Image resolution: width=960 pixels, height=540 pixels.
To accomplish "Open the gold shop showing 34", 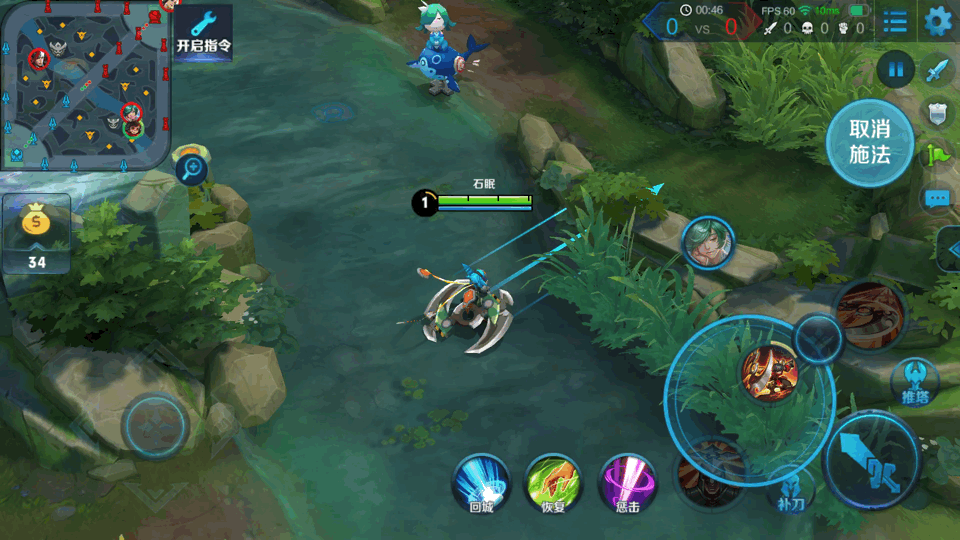I will (37, 235).
